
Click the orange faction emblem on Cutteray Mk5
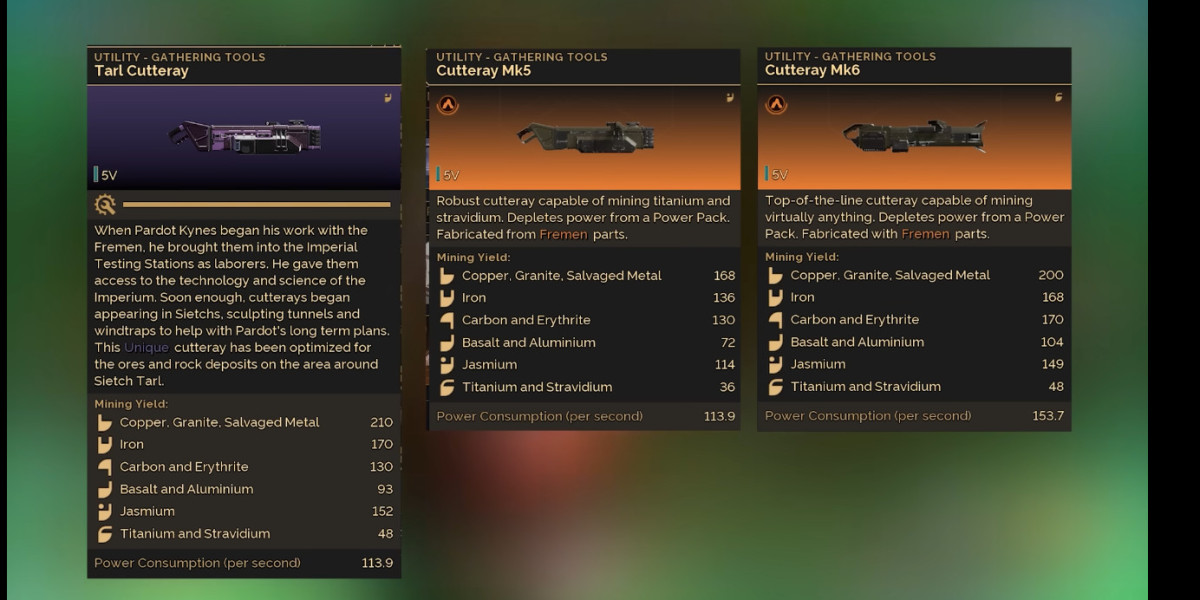tap(446, 105)
